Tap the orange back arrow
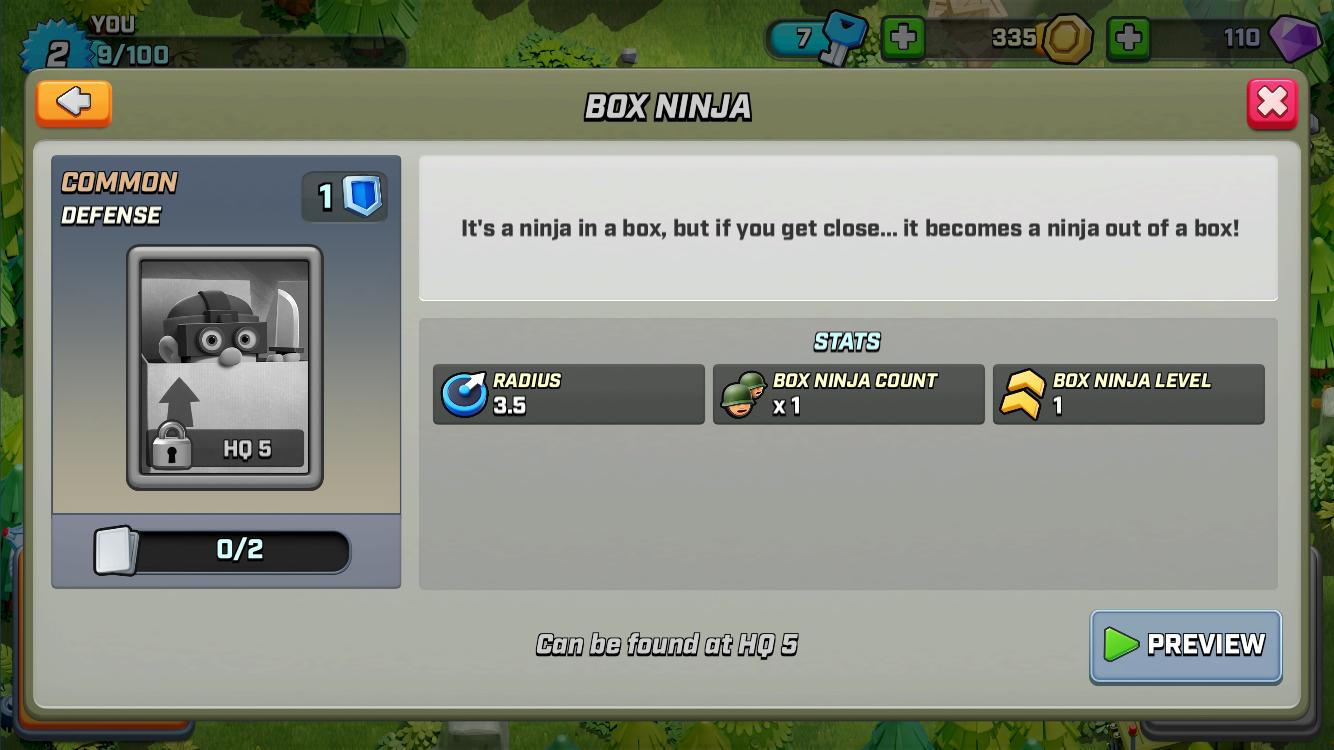The width and height of the screenshot is (1334, 750). 72,103
